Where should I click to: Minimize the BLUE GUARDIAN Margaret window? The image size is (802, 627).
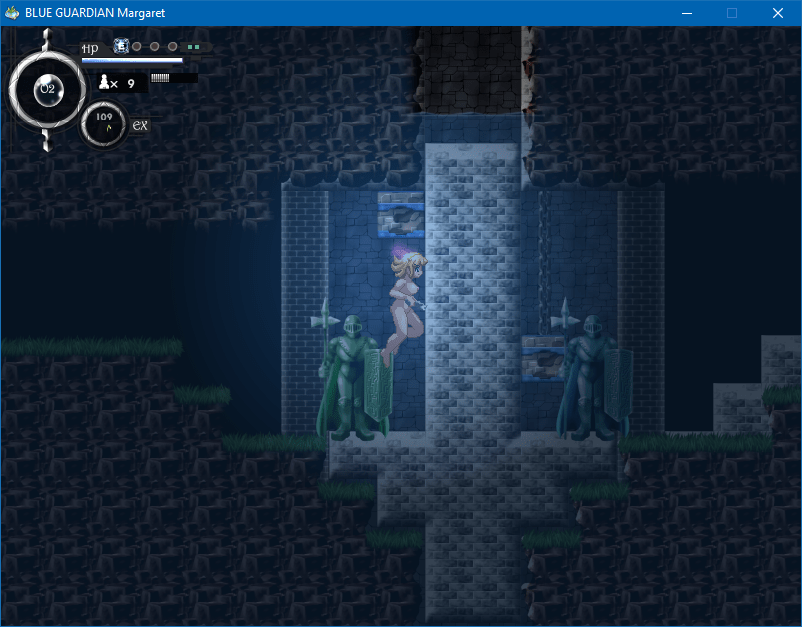coord(687,13)
